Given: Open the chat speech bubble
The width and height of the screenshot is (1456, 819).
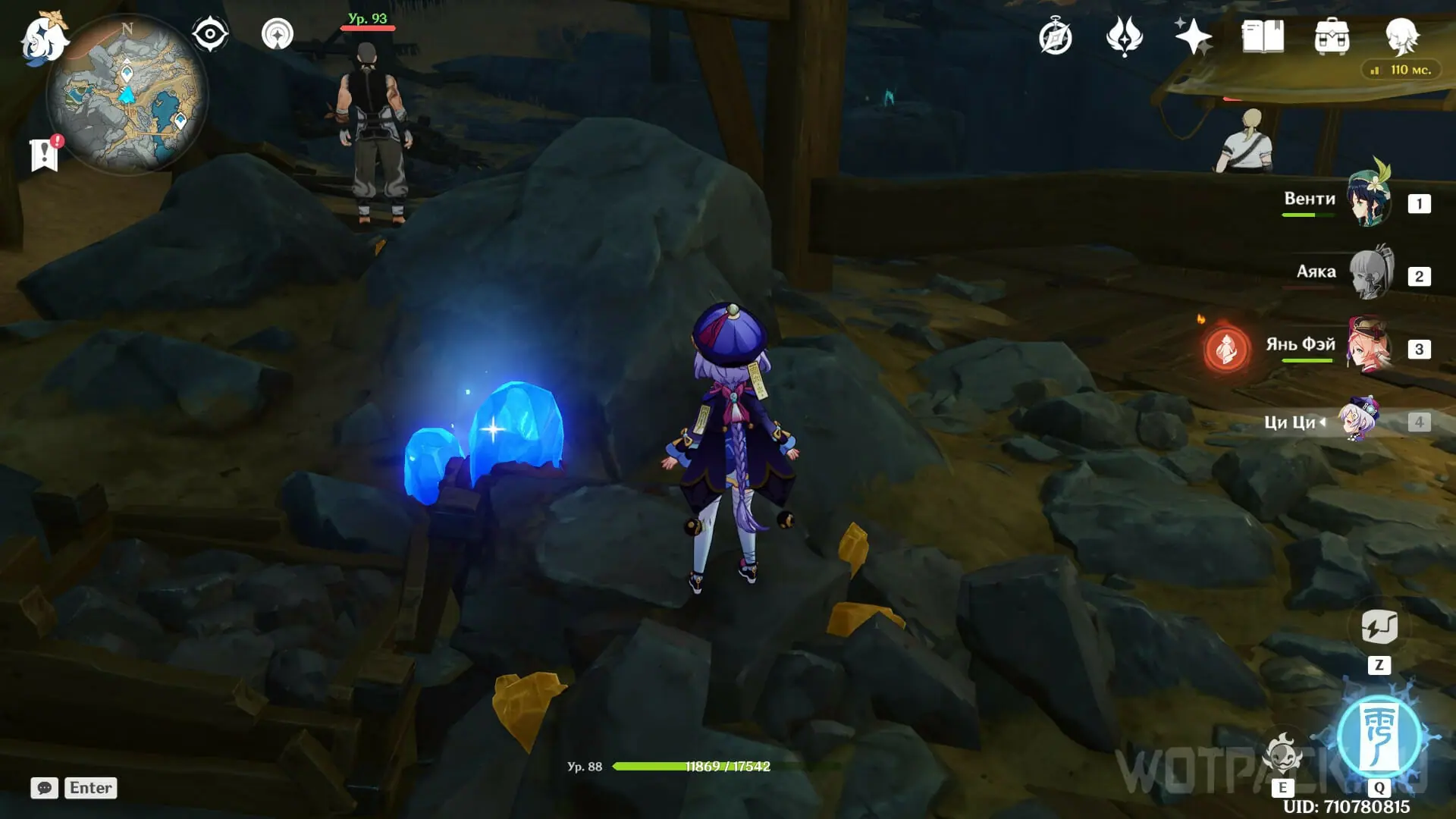Looking at the screenshot, I should (45, 788).
